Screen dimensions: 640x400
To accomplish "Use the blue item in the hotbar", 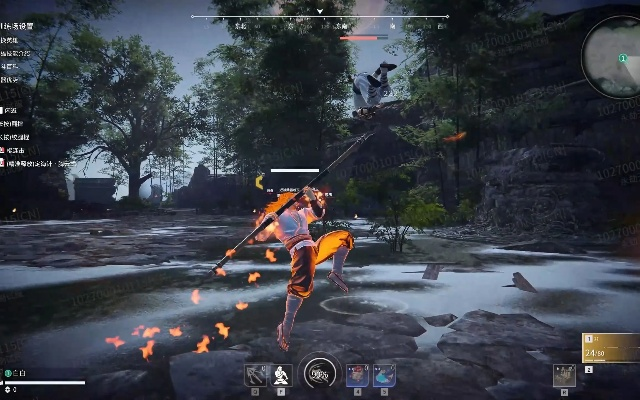I will pos(384,375).
